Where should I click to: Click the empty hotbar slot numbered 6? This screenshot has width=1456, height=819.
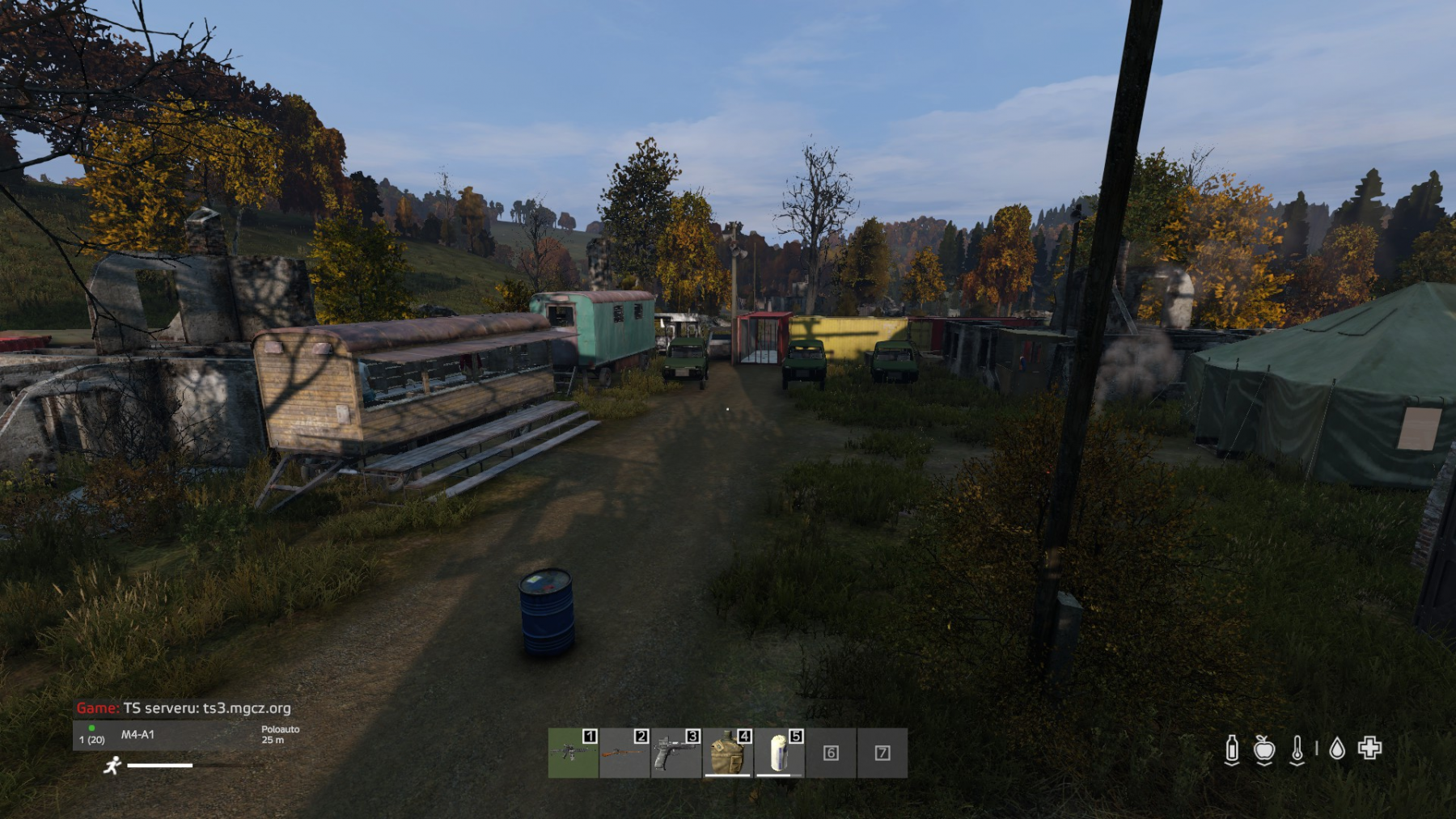pos(831,753)
